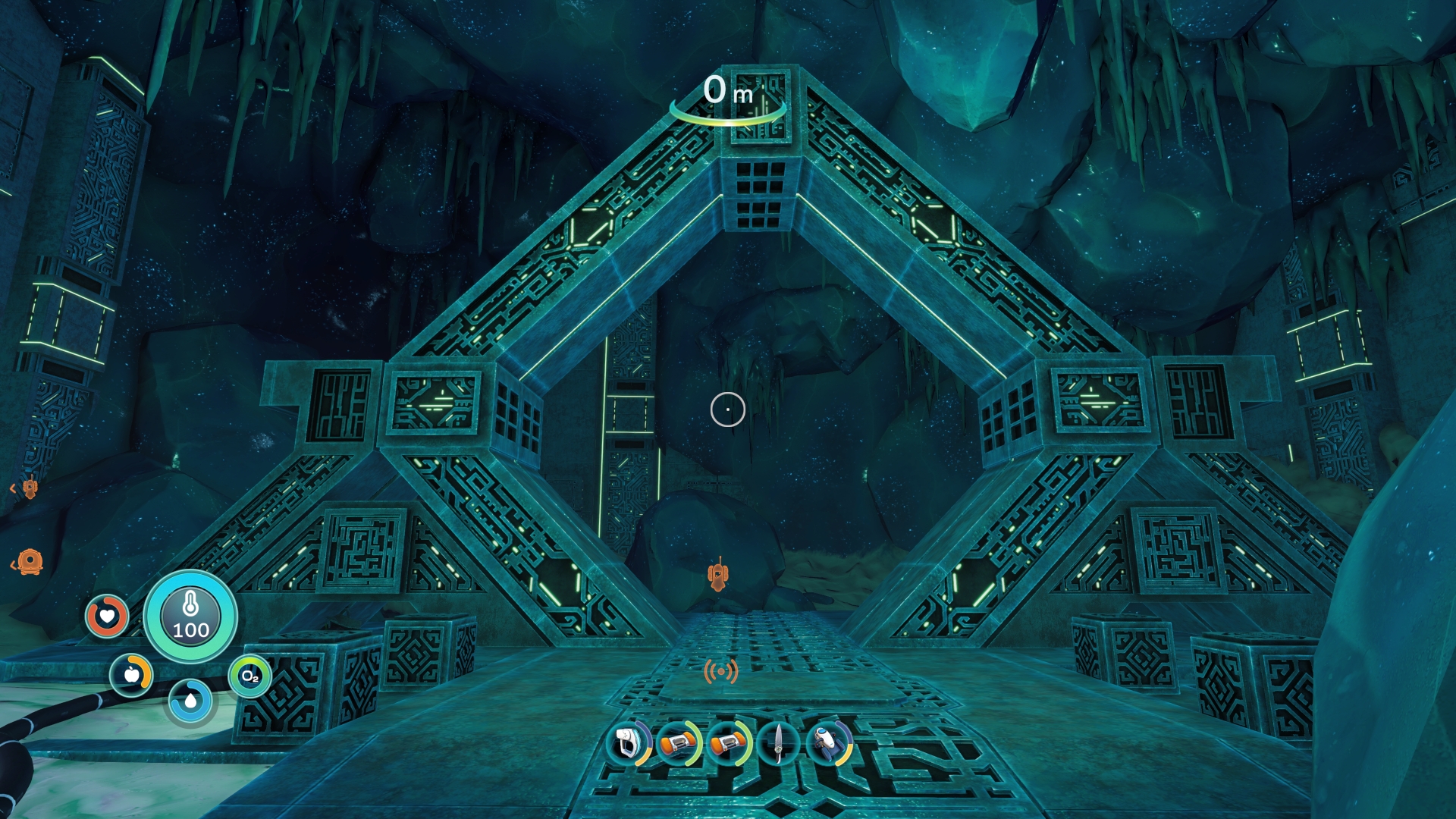This screenshot has height=819, width=1456.
Task: Select the scanner tool in the hotbar
Action: tap(629, 744)
